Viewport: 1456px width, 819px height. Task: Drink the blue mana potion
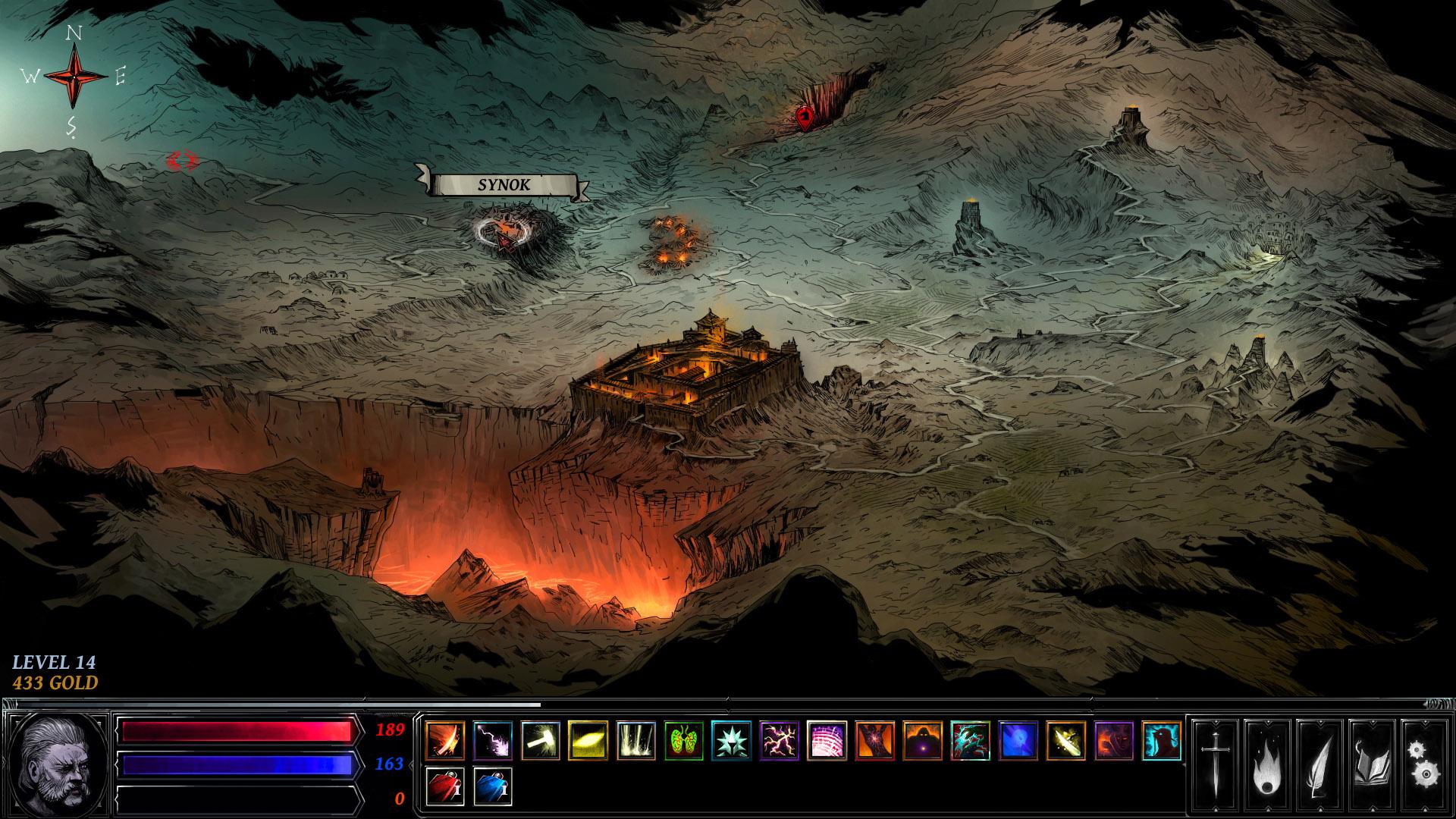(x=493, y=786)
